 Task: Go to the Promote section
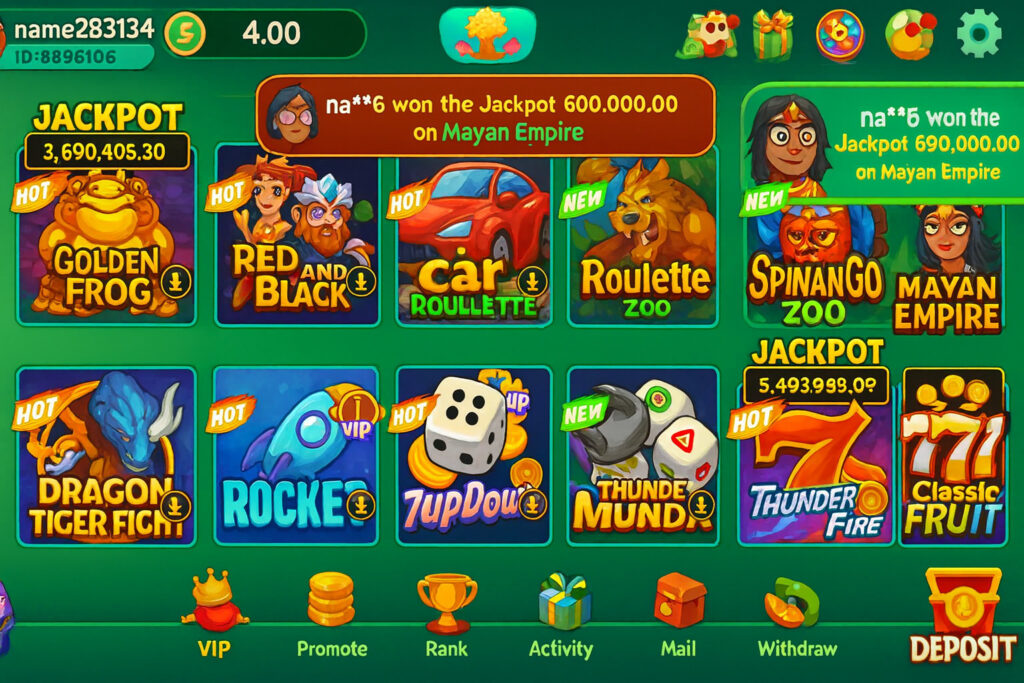coord(332,613)
